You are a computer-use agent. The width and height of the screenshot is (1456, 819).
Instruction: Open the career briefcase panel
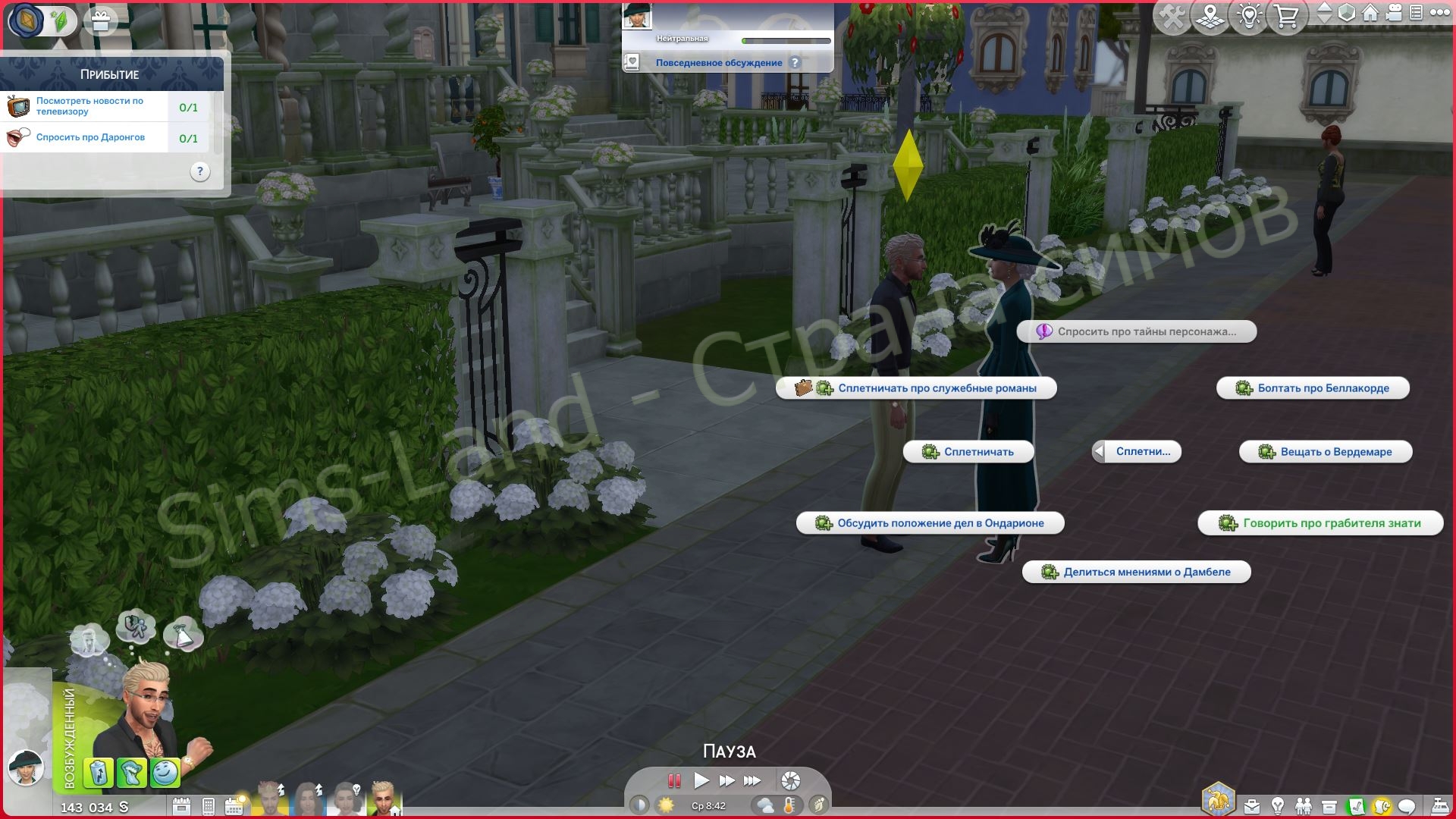click(1252, 805)
